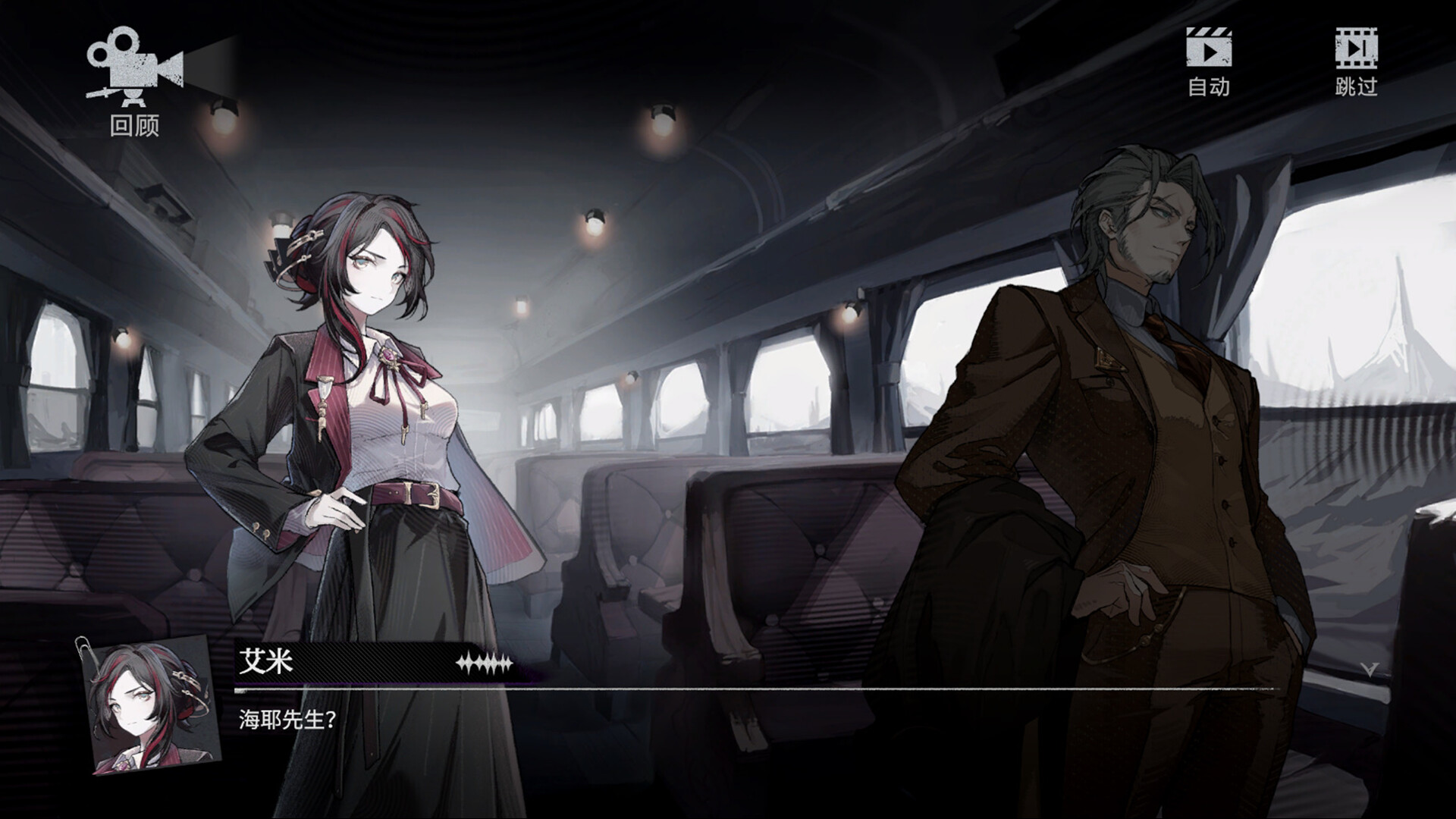
Task: Skip the cutscene with 跳过
Action: point(1356,62)
